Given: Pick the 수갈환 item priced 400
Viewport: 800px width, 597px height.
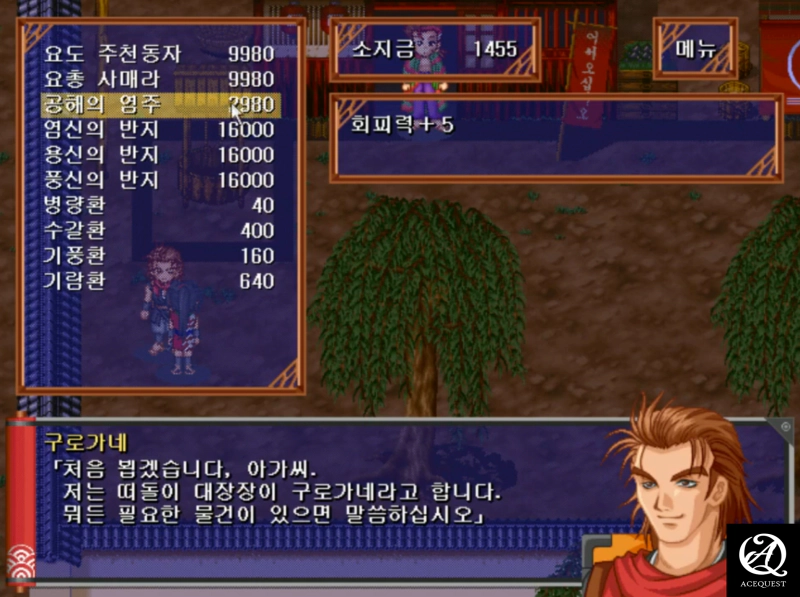Looking at the screenshot, I should tap(158, 231).
